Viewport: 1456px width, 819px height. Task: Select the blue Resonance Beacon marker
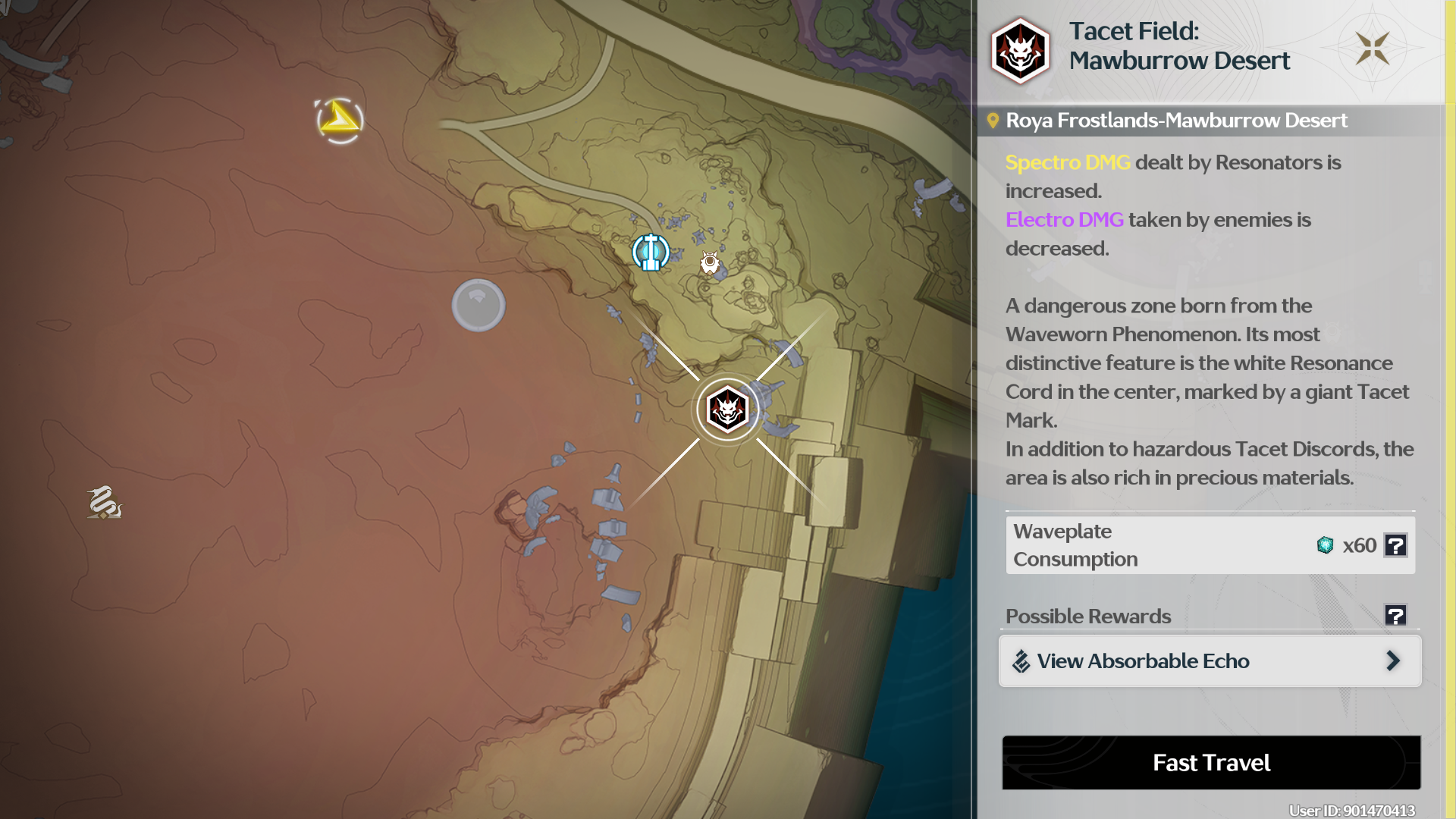tap(651, 253)
